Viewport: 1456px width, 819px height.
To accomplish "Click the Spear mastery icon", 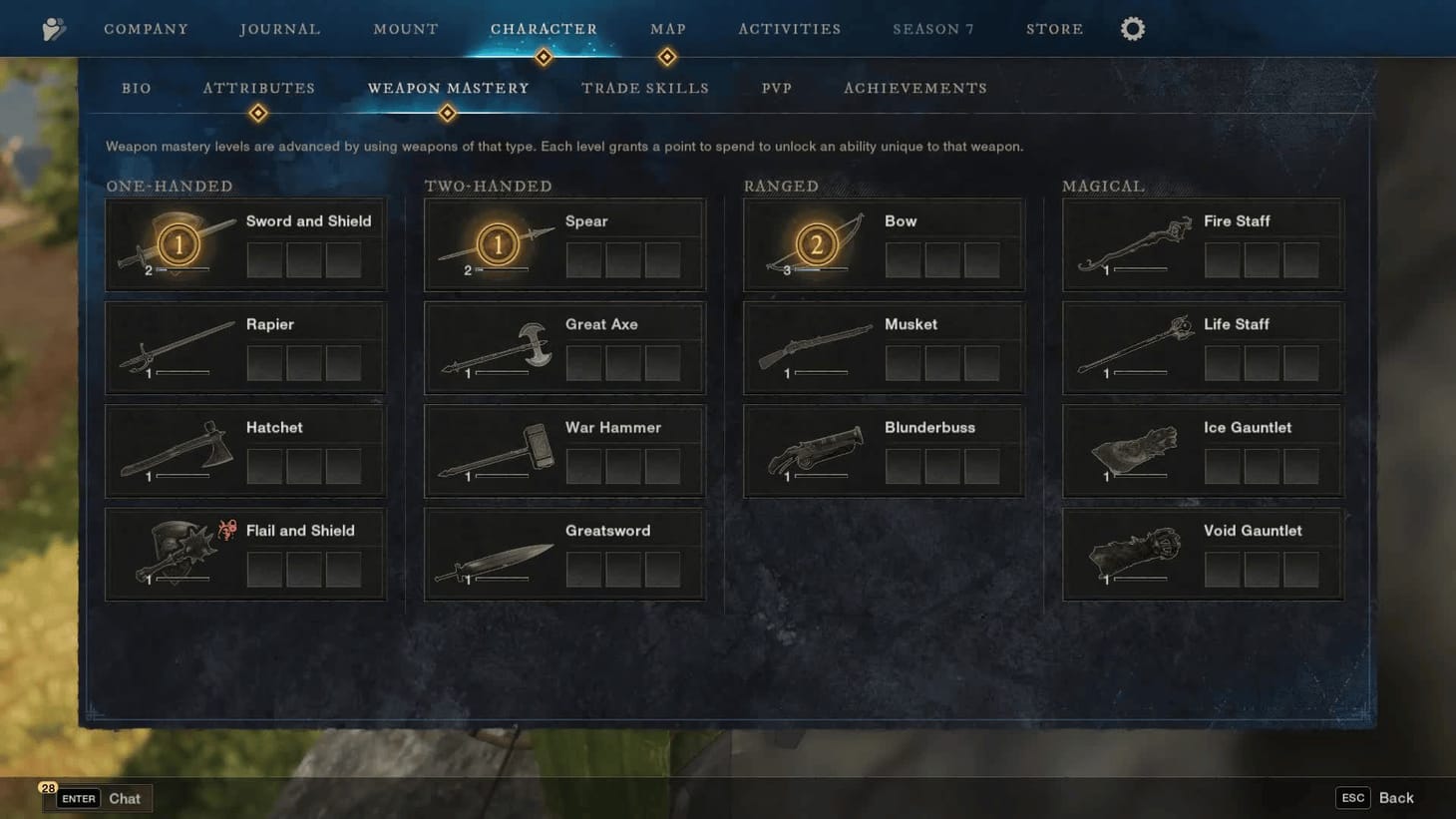I will coord(497,242).
